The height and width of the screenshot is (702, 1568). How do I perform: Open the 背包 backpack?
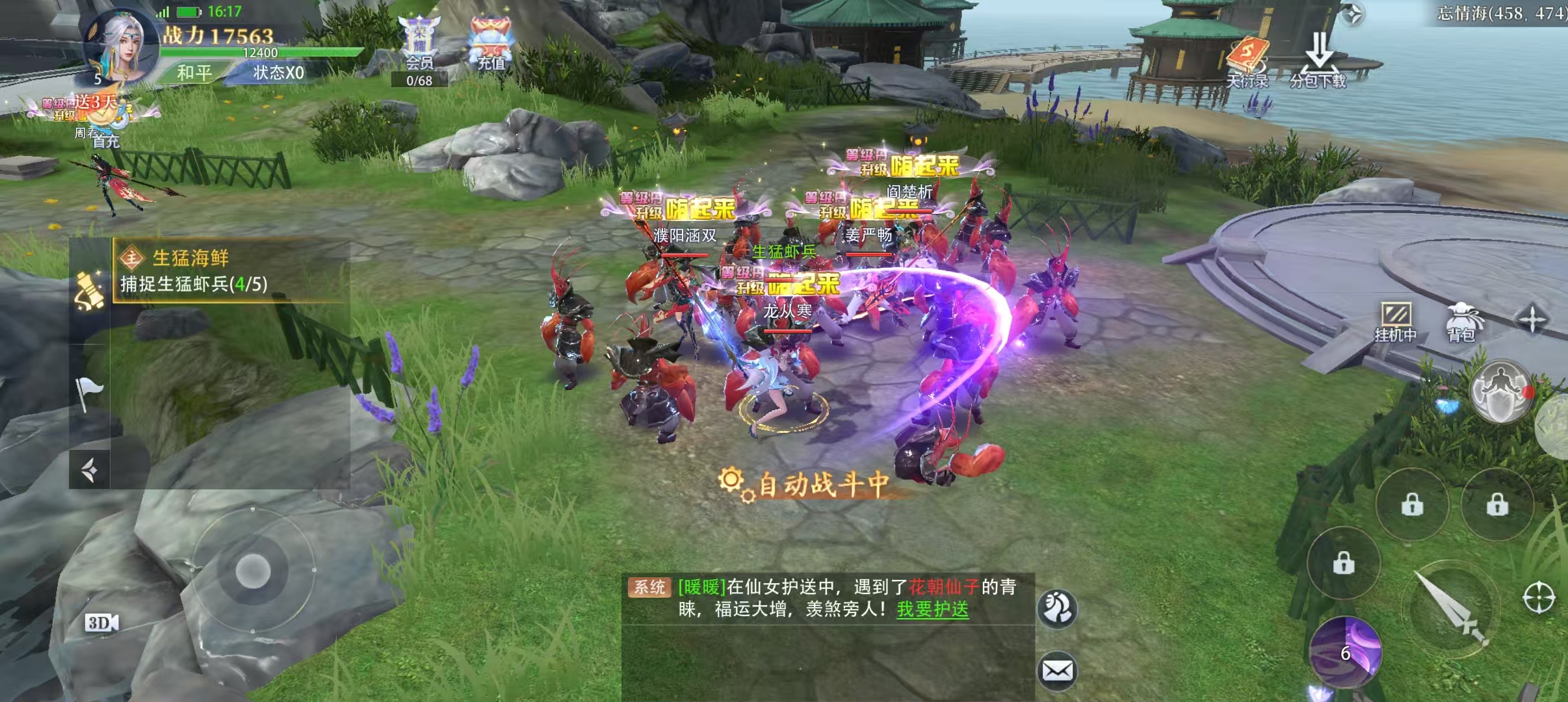pyautogui.click(x=1461, y=322)
